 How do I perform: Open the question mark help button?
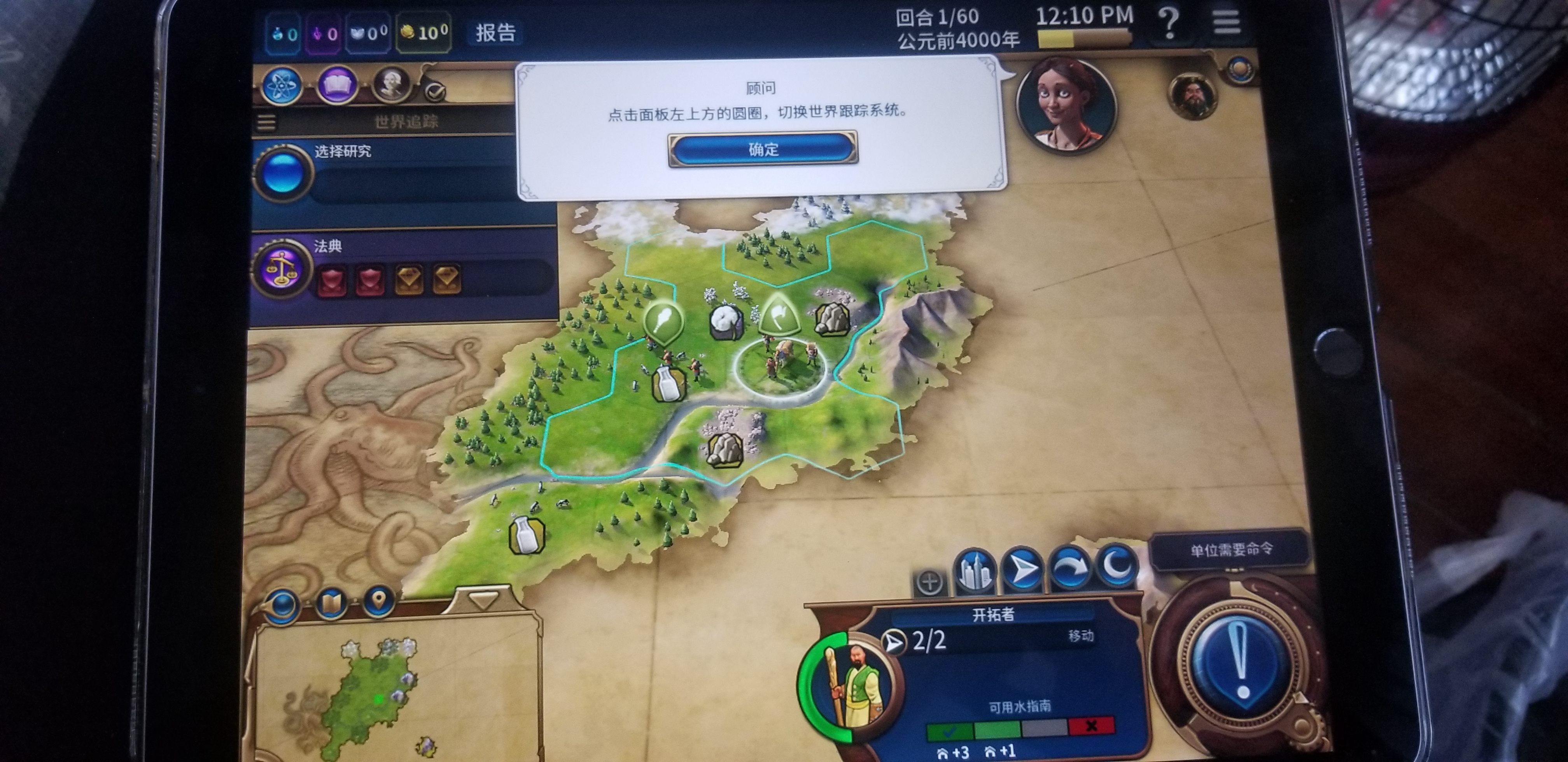[1168, 24]
